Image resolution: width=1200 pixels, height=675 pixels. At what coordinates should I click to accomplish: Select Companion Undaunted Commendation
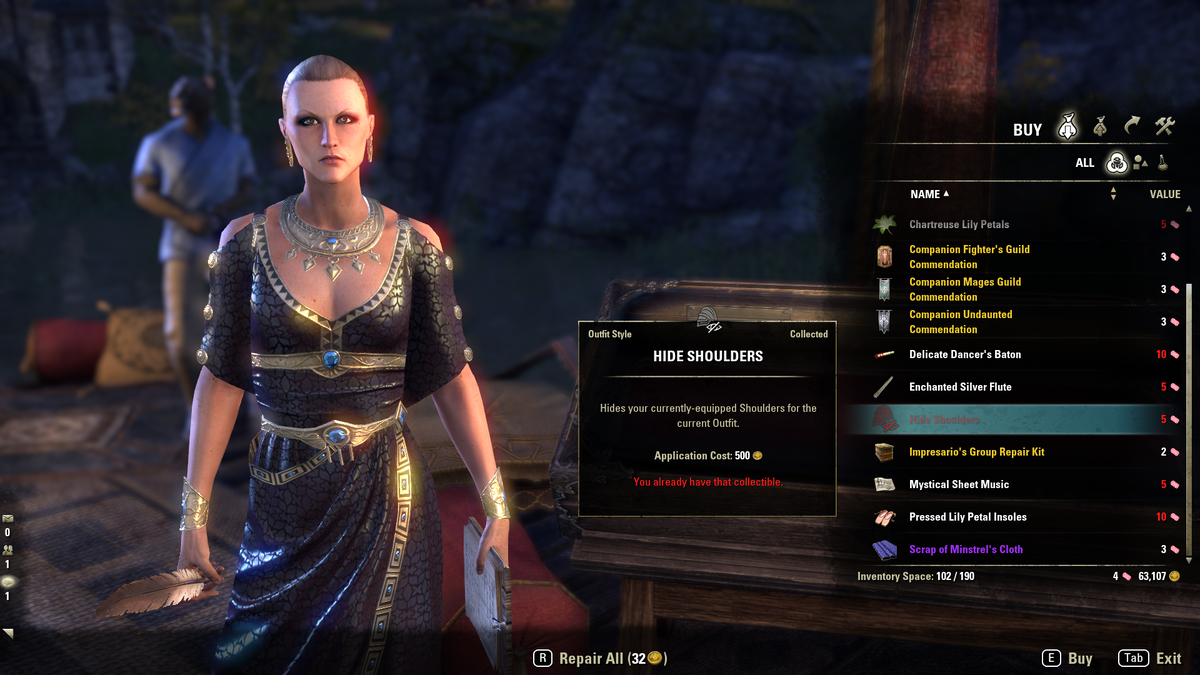click(x=960, y=322)
